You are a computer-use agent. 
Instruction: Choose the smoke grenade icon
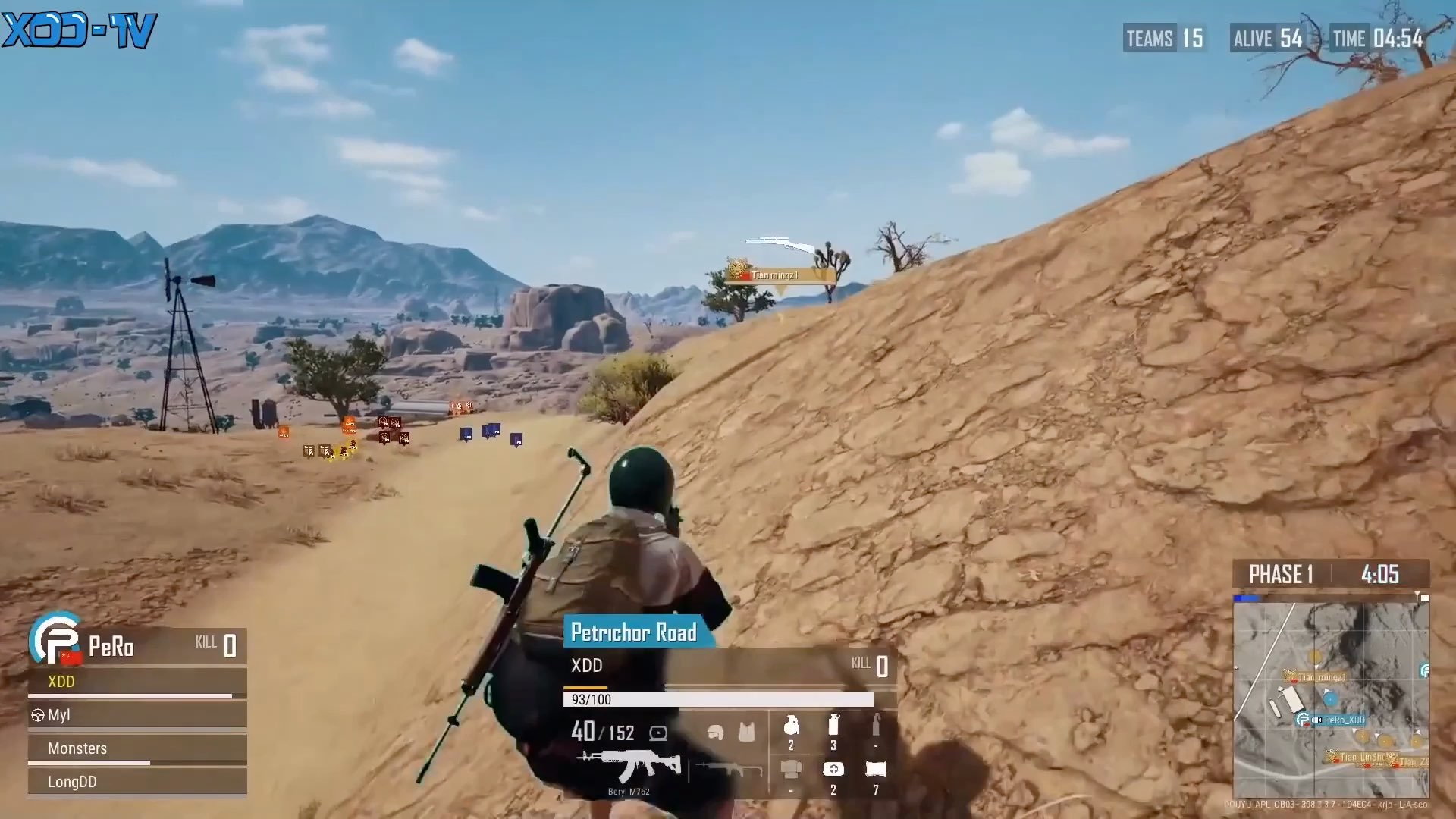(x=833, y=726)
